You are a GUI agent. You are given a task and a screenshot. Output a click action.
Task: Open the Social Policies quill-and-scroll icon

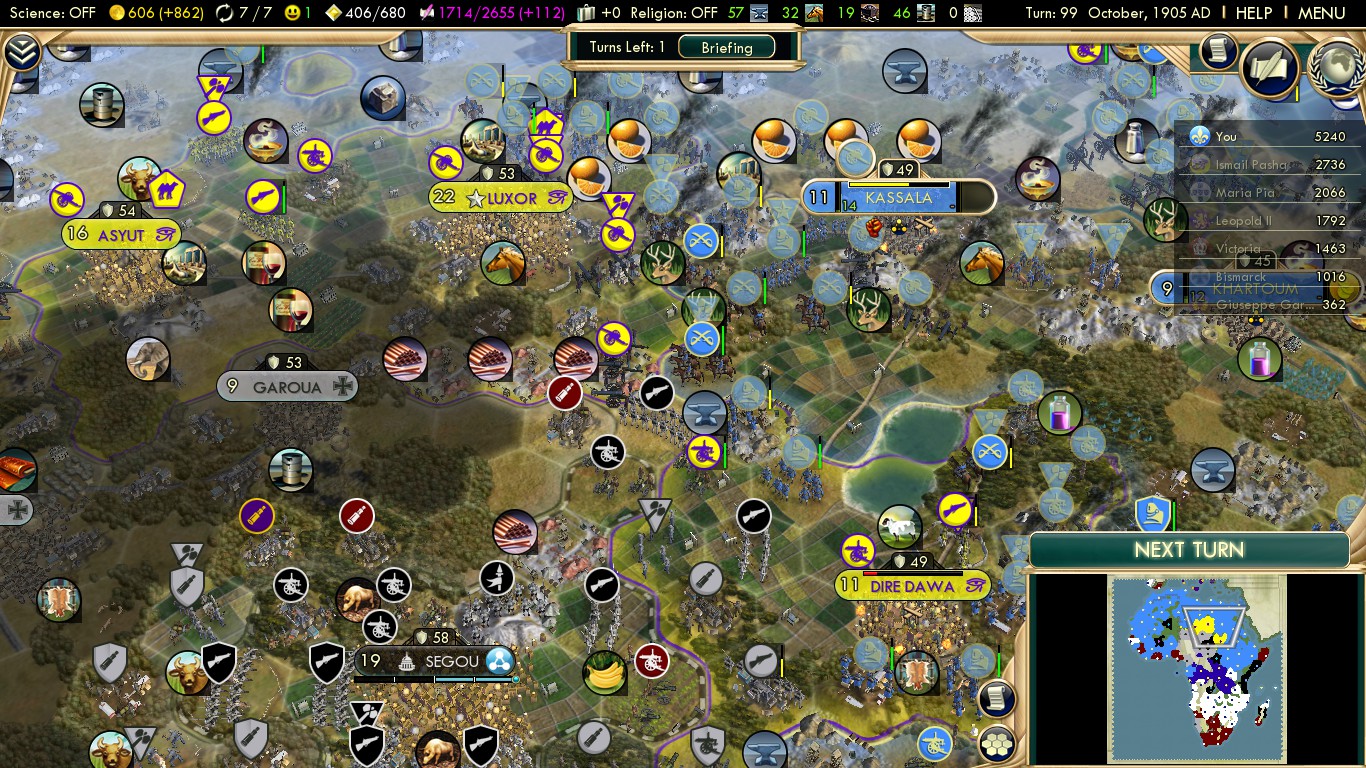pos(1270,70)
